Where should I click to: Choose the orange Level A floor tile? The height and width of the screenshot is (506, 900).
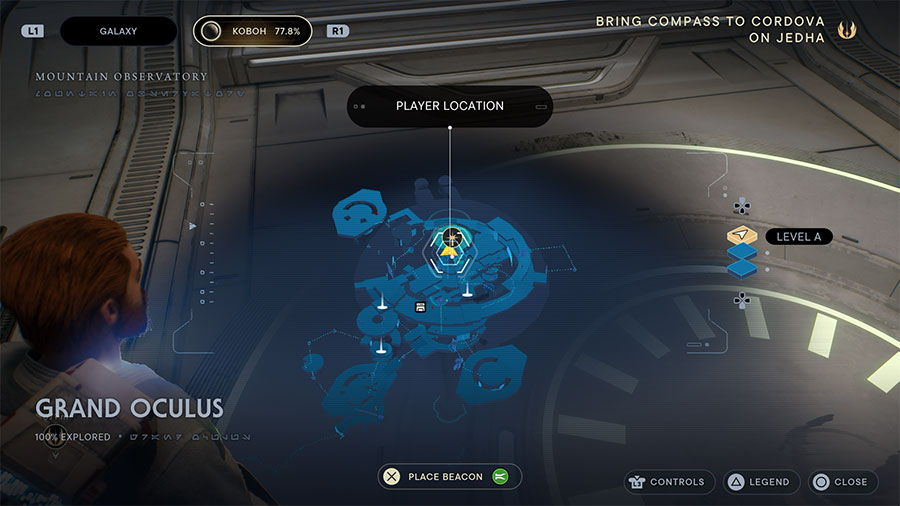[741, 236]
